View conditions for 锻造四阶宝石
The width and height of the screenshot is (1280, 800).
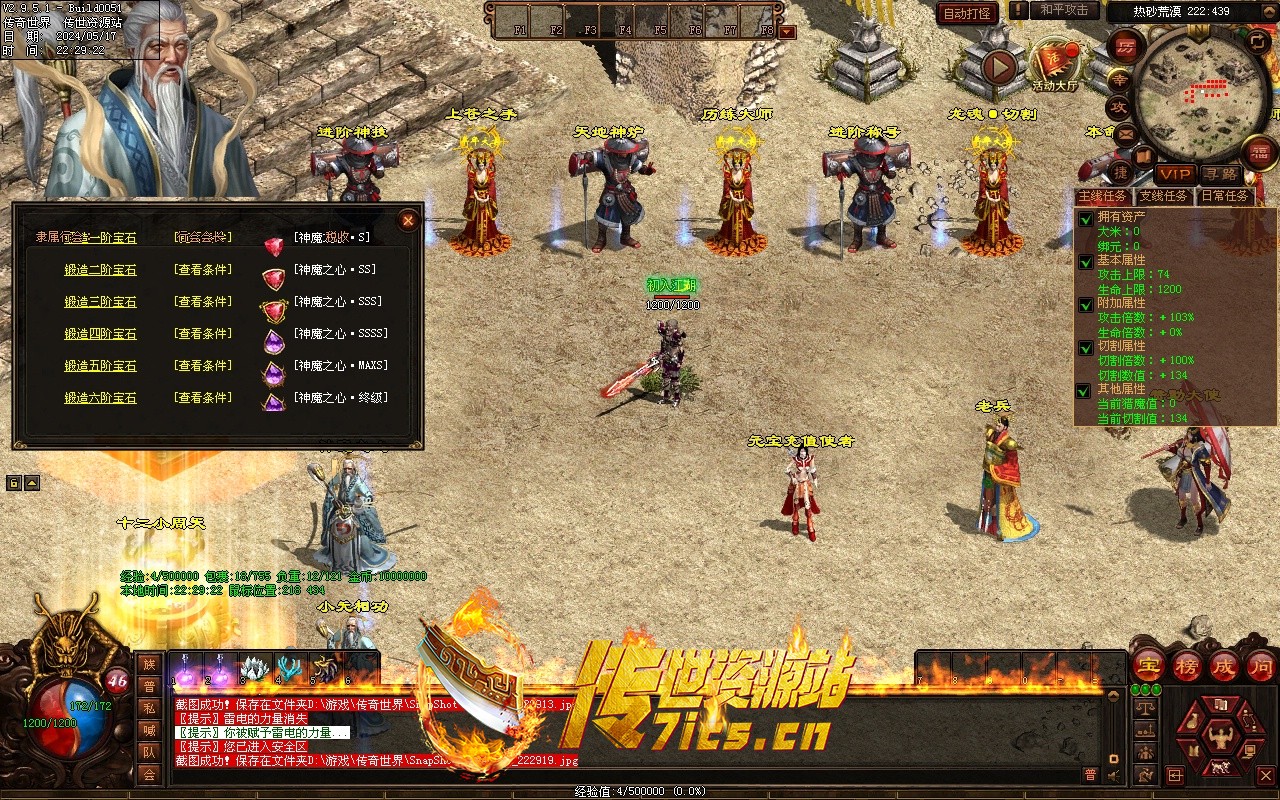click(203, 334)
